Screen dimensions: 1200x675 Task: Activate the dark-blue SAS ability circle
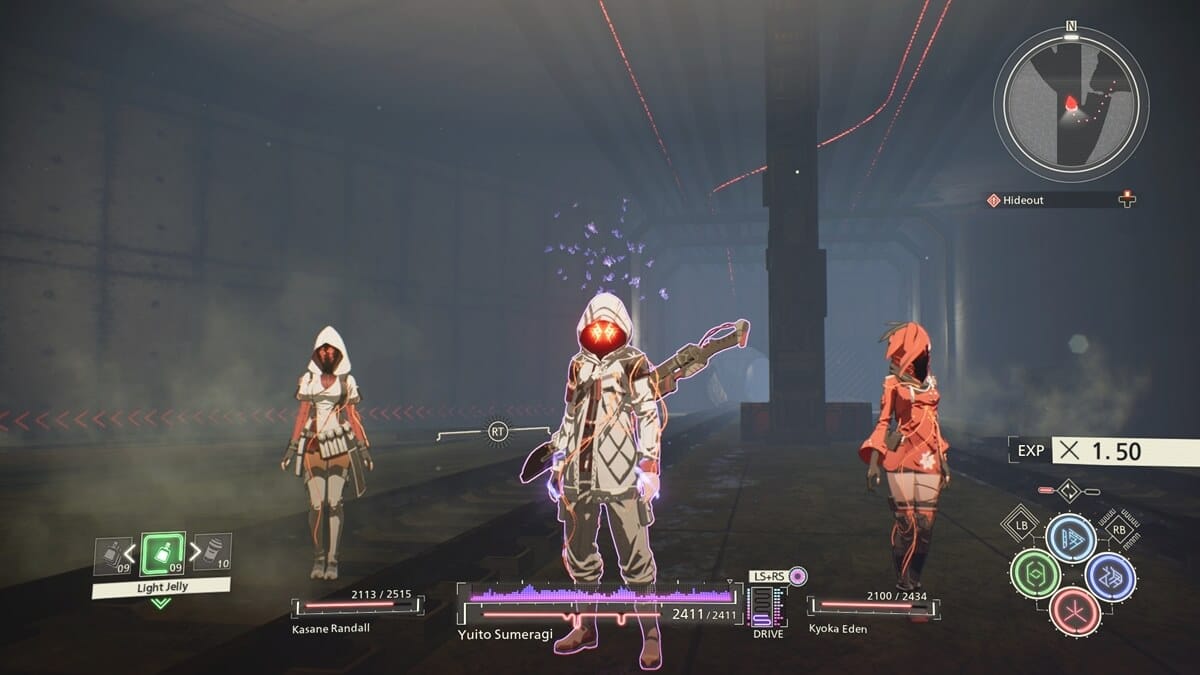click(x=1110, y=577)
